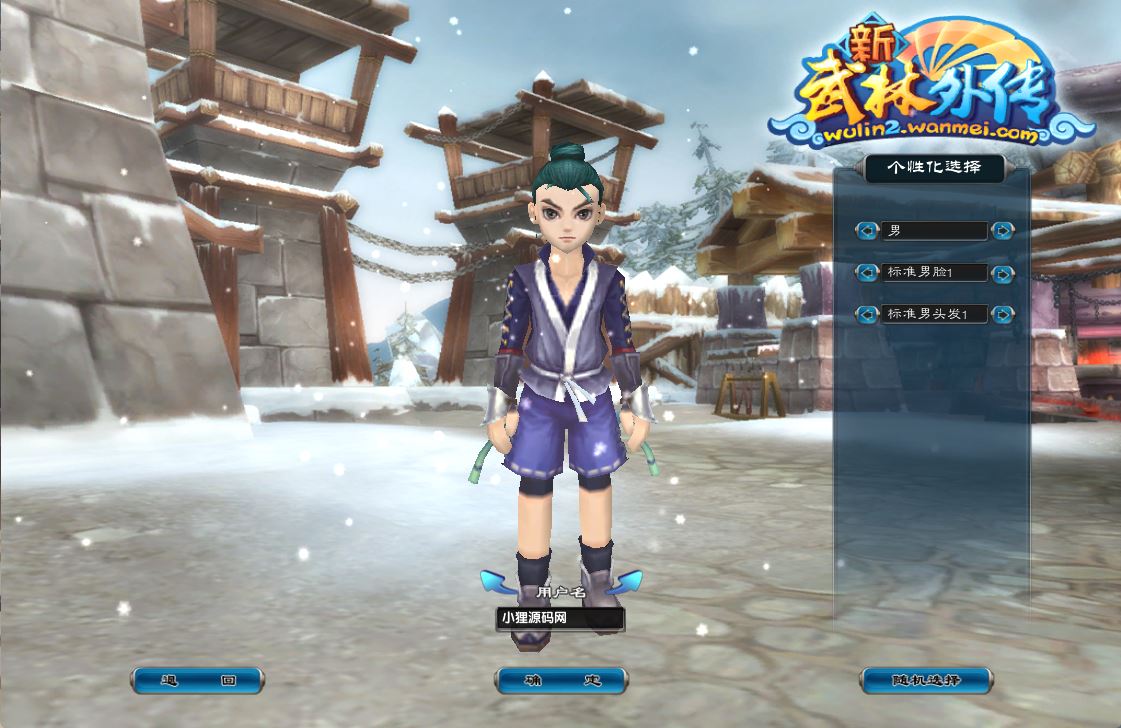Switch gender with right arrow beside 男
The width and height of the screenshot is (1121, 728).
(x=1002, y=231)
